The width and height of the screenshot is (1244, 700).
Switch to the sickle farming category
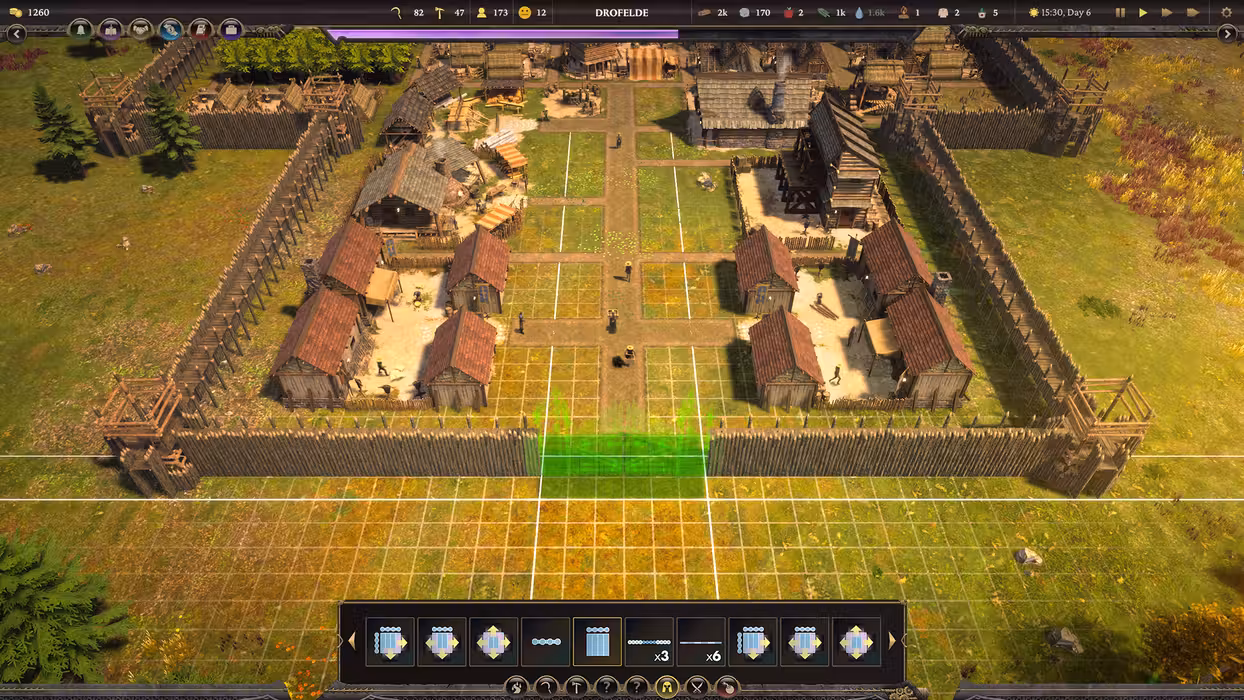[x=547, y=687]
